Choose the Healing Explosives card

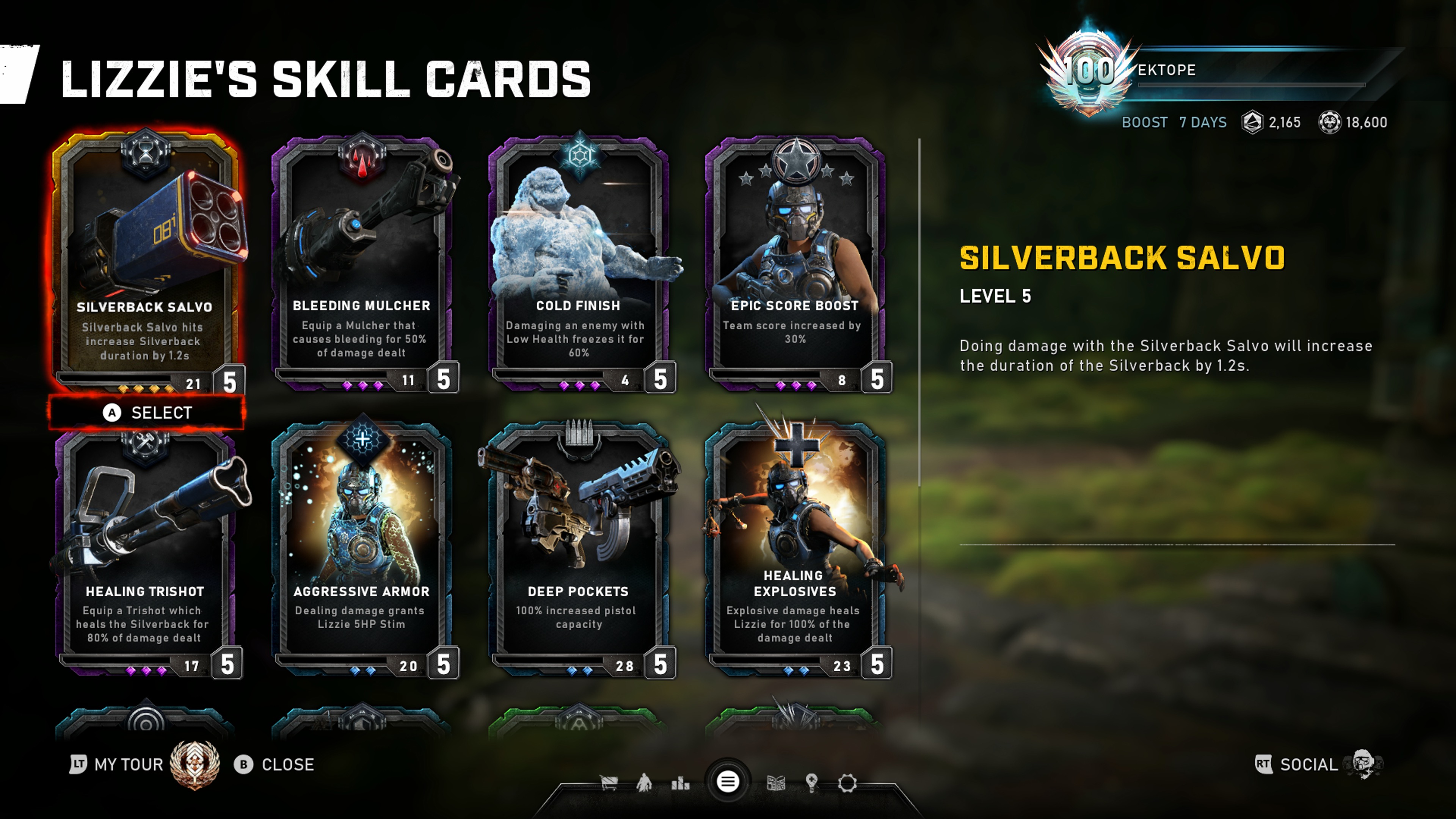795,551
